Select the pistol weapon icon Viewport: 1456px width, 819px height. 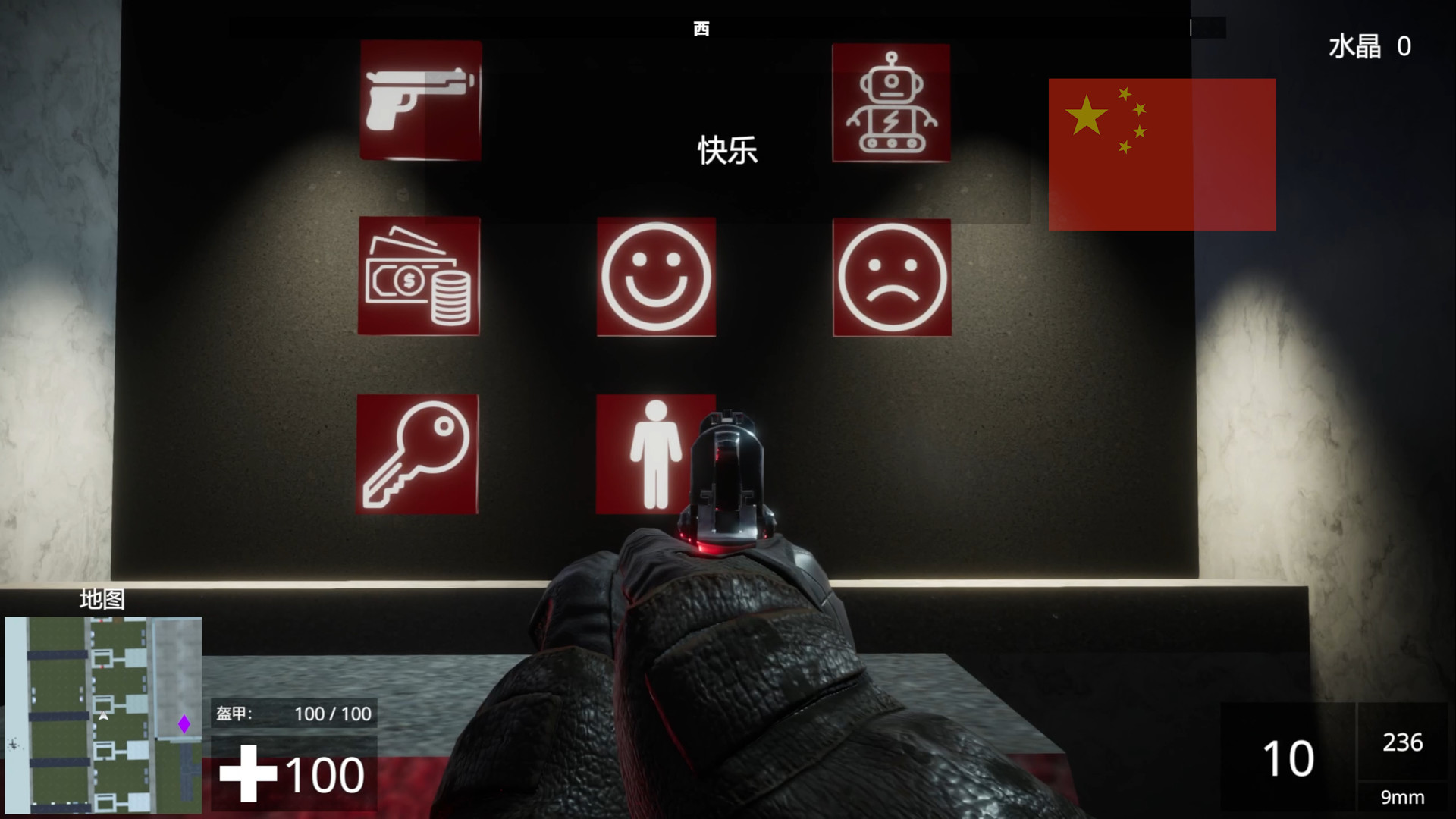(x=422, y=102)
